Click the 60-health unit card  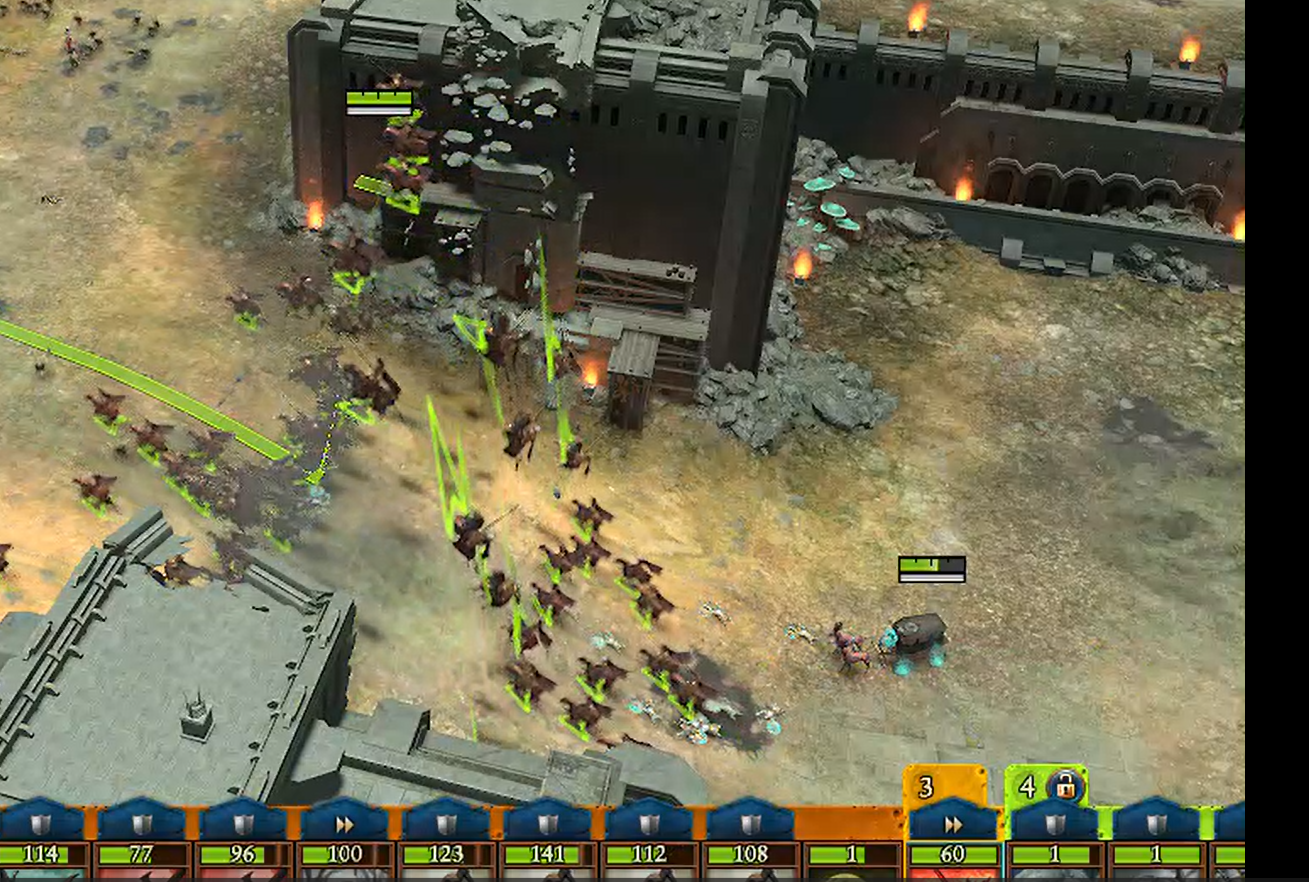952,855
